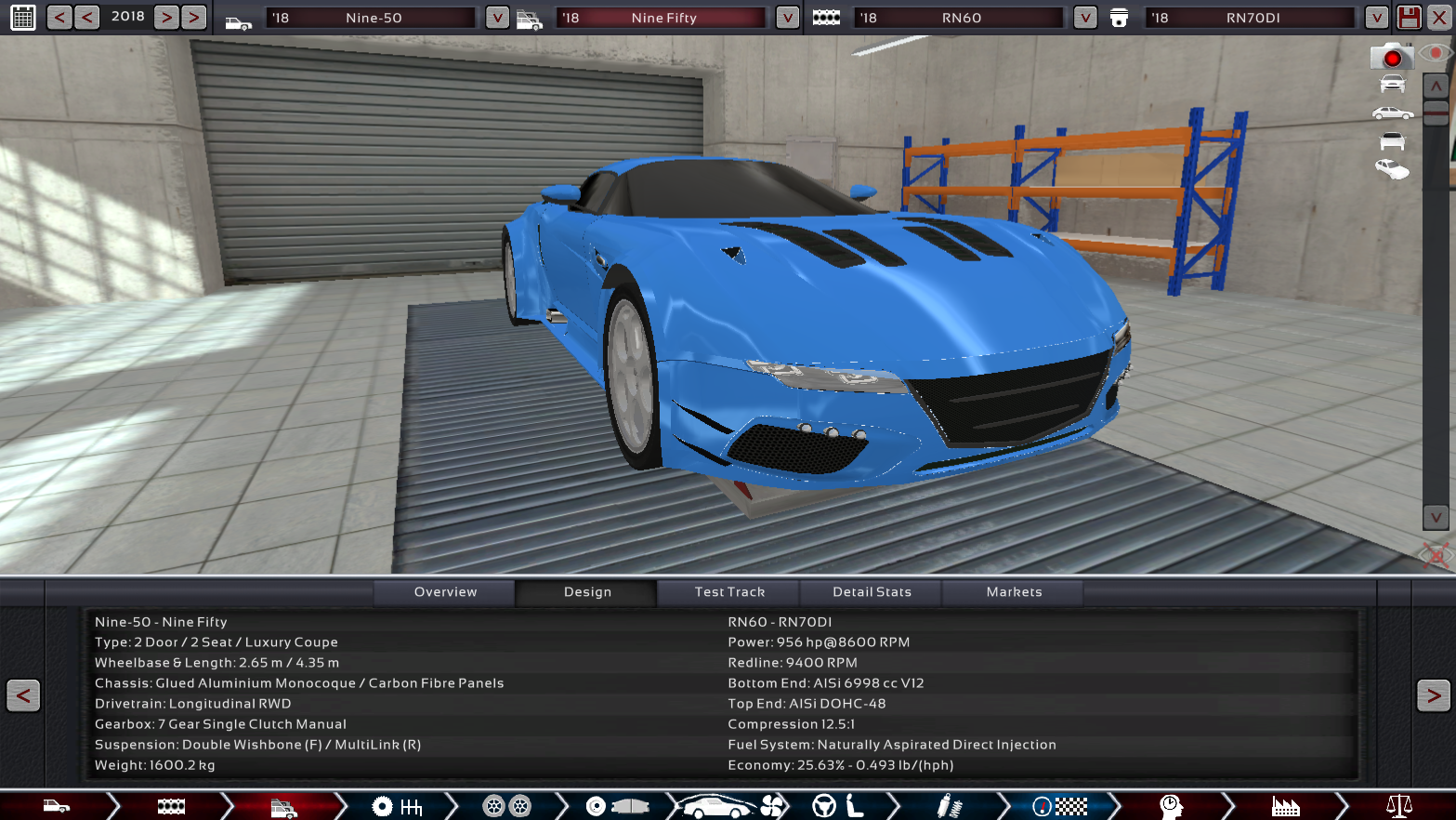Select the Design tab

(x=587, y=592)
